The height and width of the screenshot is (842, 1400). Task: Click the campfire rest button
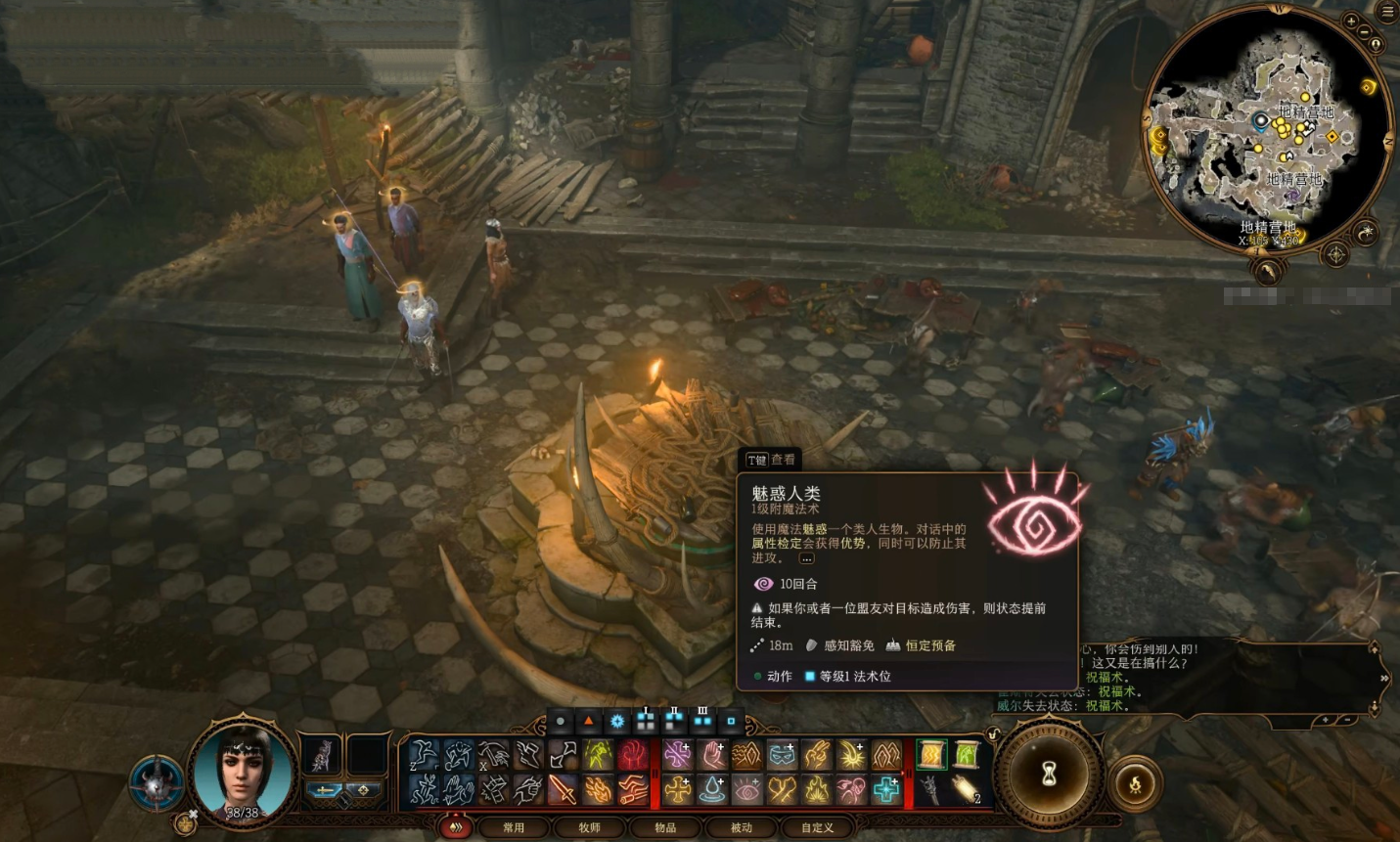click(x=1135, y=783)
